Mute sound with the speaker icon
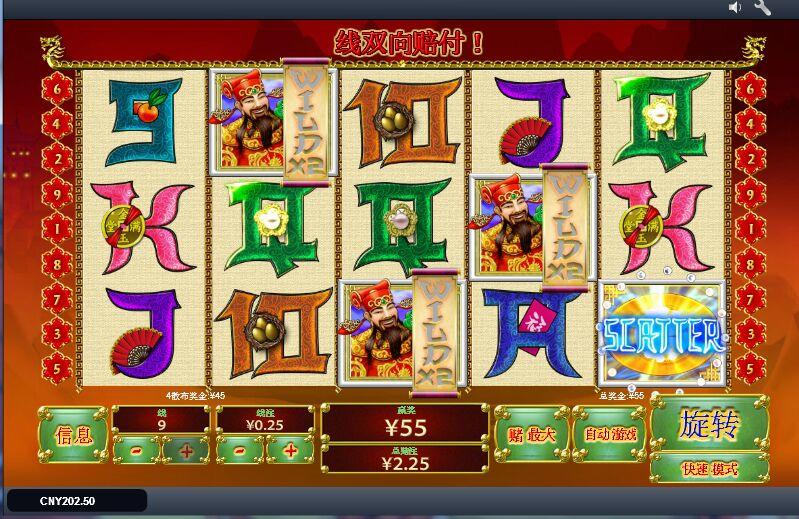The width and height of the screenshot is (799, 519). (x=736, y=8)
